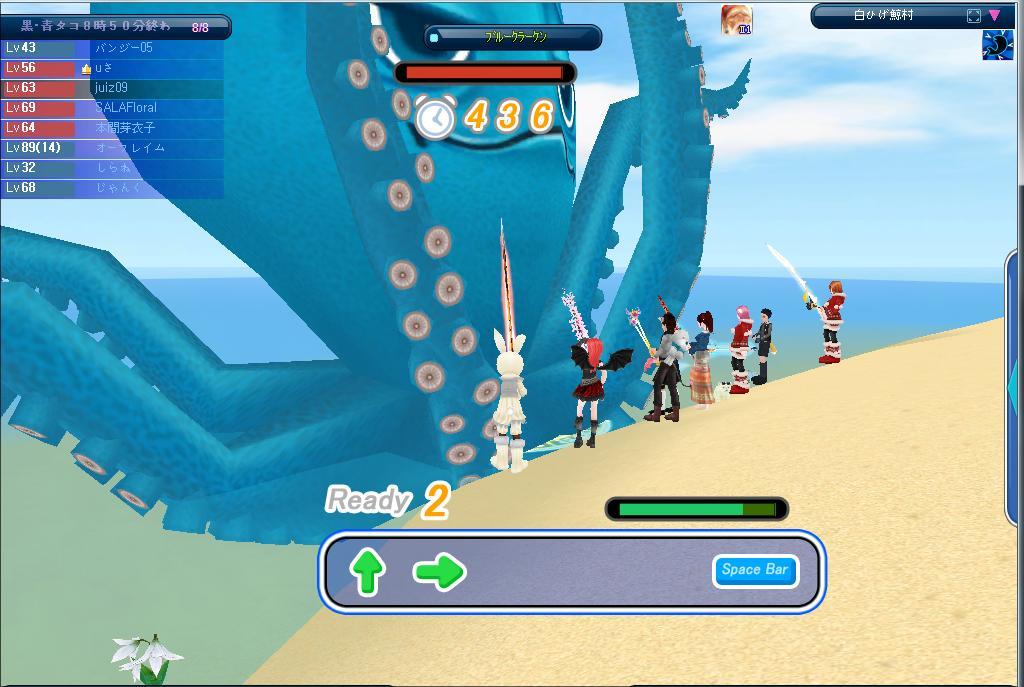Select party member 本間芽衣子 in the list
This screenshot has width=1024, height=687.
point(125,128)
